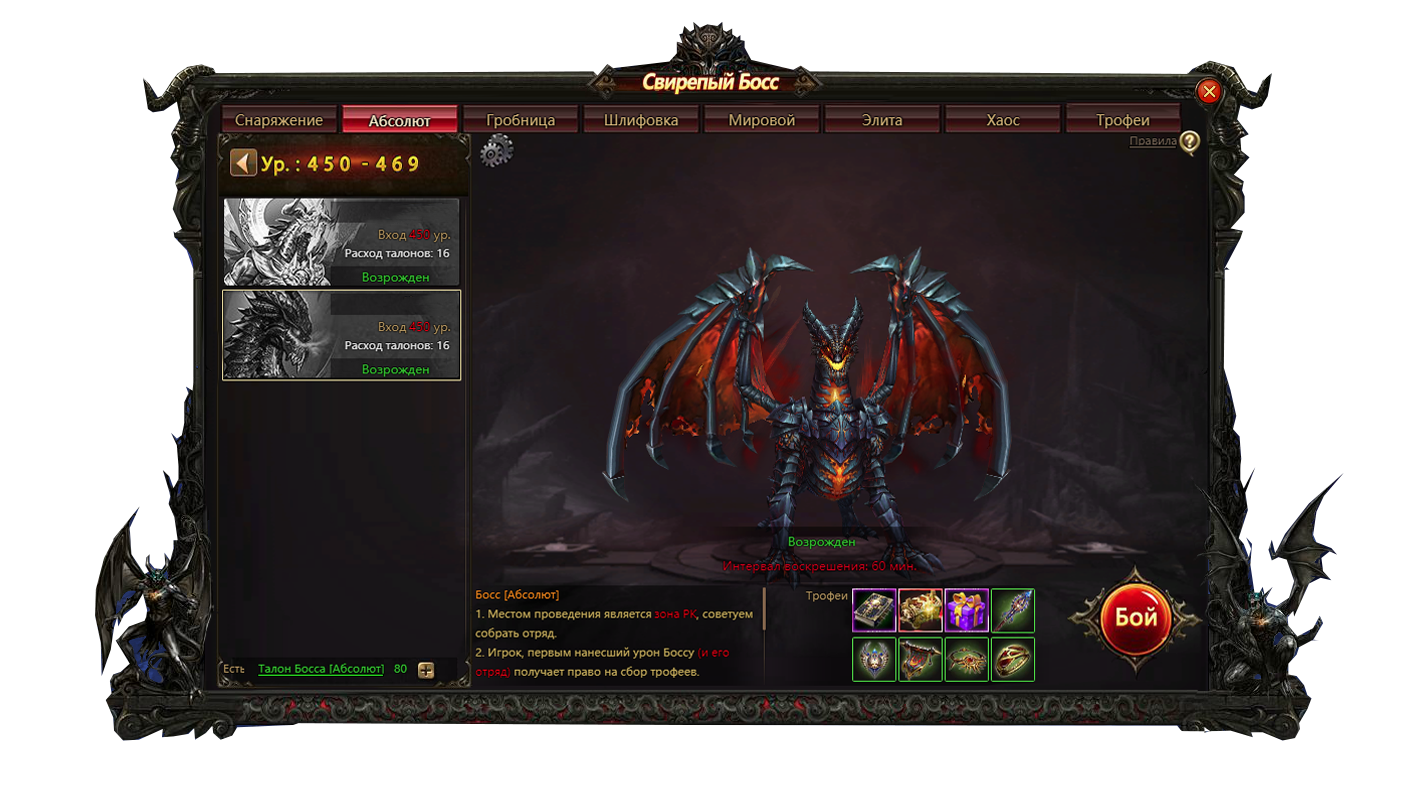Select the white dragon boss entry
The height and width of the screenshot is (807, 1409).
341,242
